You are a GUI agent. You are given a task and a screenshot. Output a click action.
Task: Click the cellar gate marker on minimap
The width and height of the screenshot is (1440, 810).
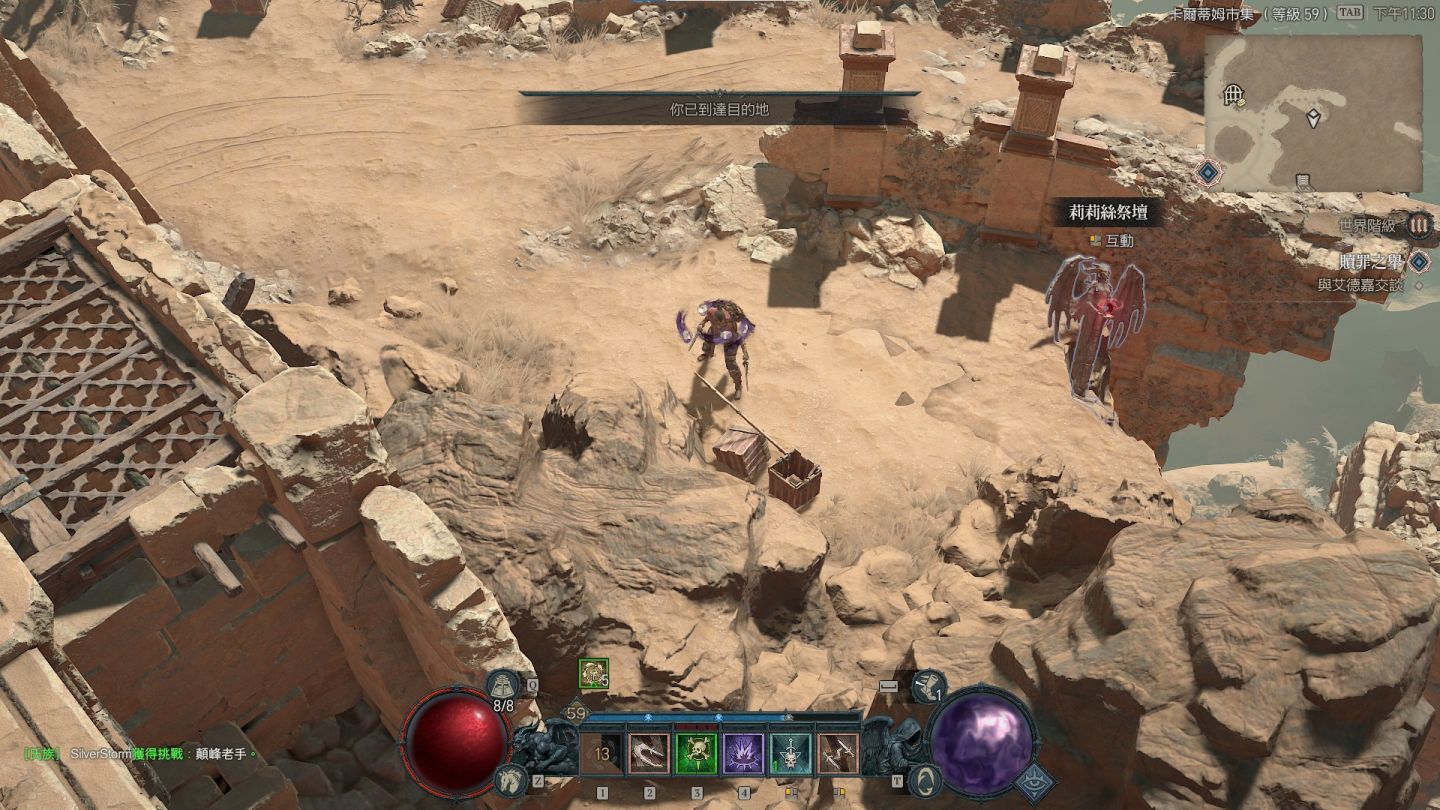[1234, 95]
